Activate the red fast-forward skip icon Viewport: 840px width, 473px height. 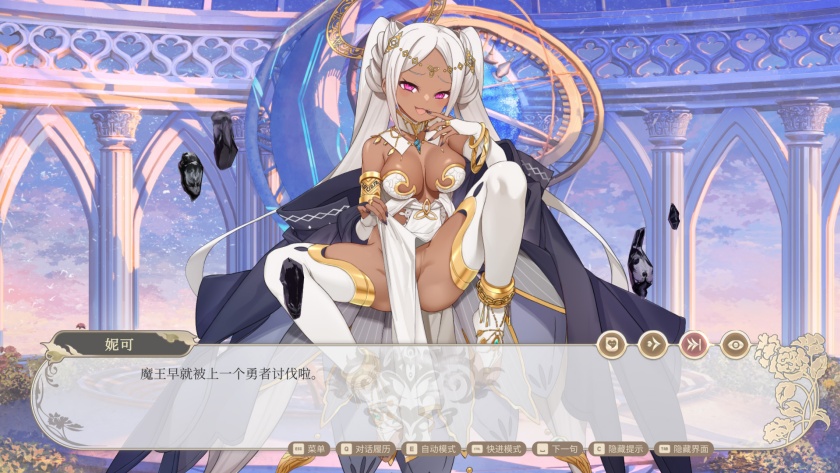[x=693, y=345]
